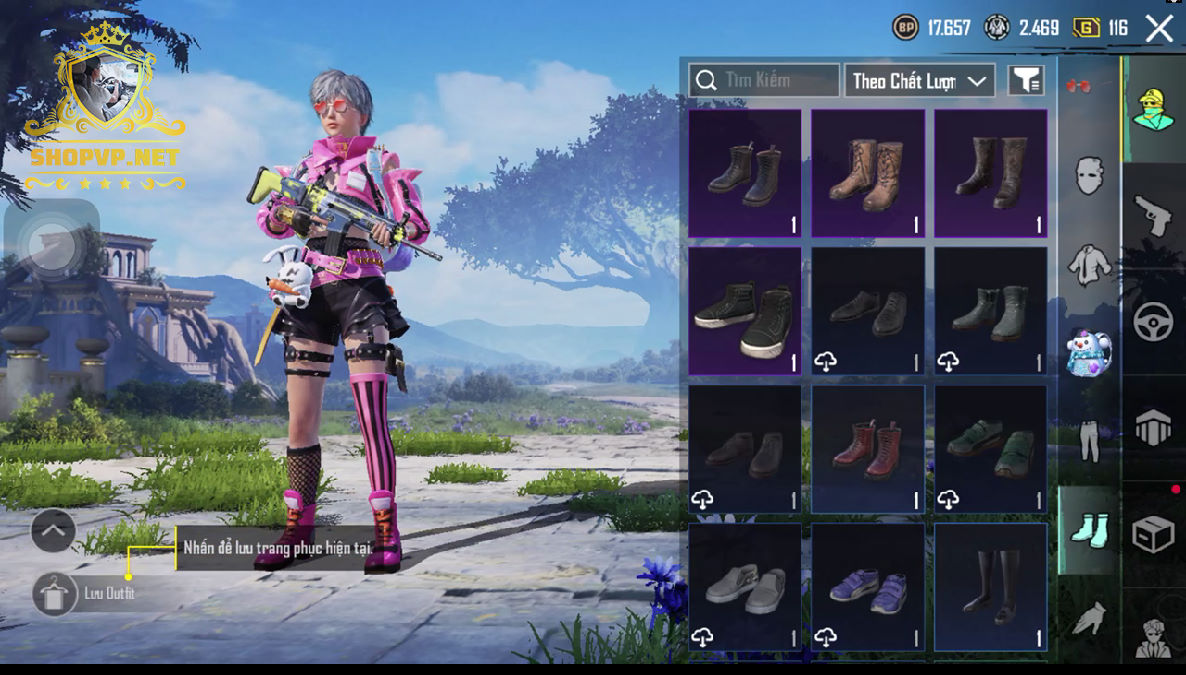Choose the black sneakers with white soles
The height and width of the screenshot is (675, 1186).
745,311
